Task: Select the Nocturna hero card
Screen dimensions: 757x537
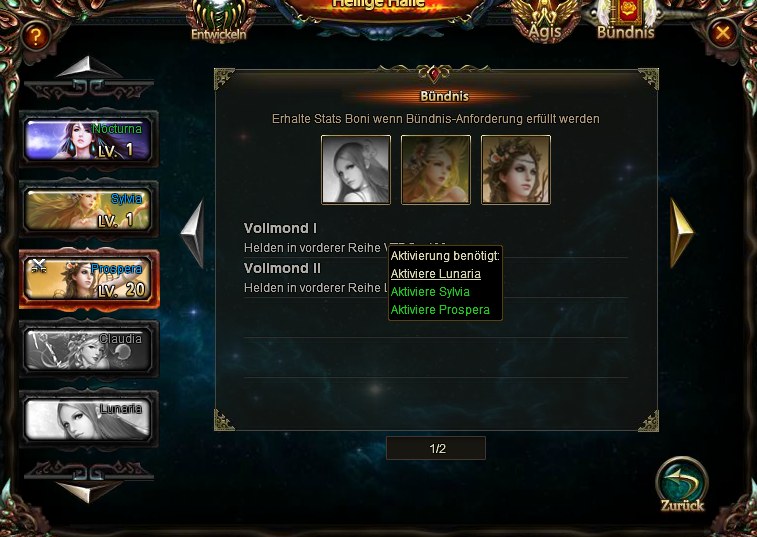Action: click(88, 140)
